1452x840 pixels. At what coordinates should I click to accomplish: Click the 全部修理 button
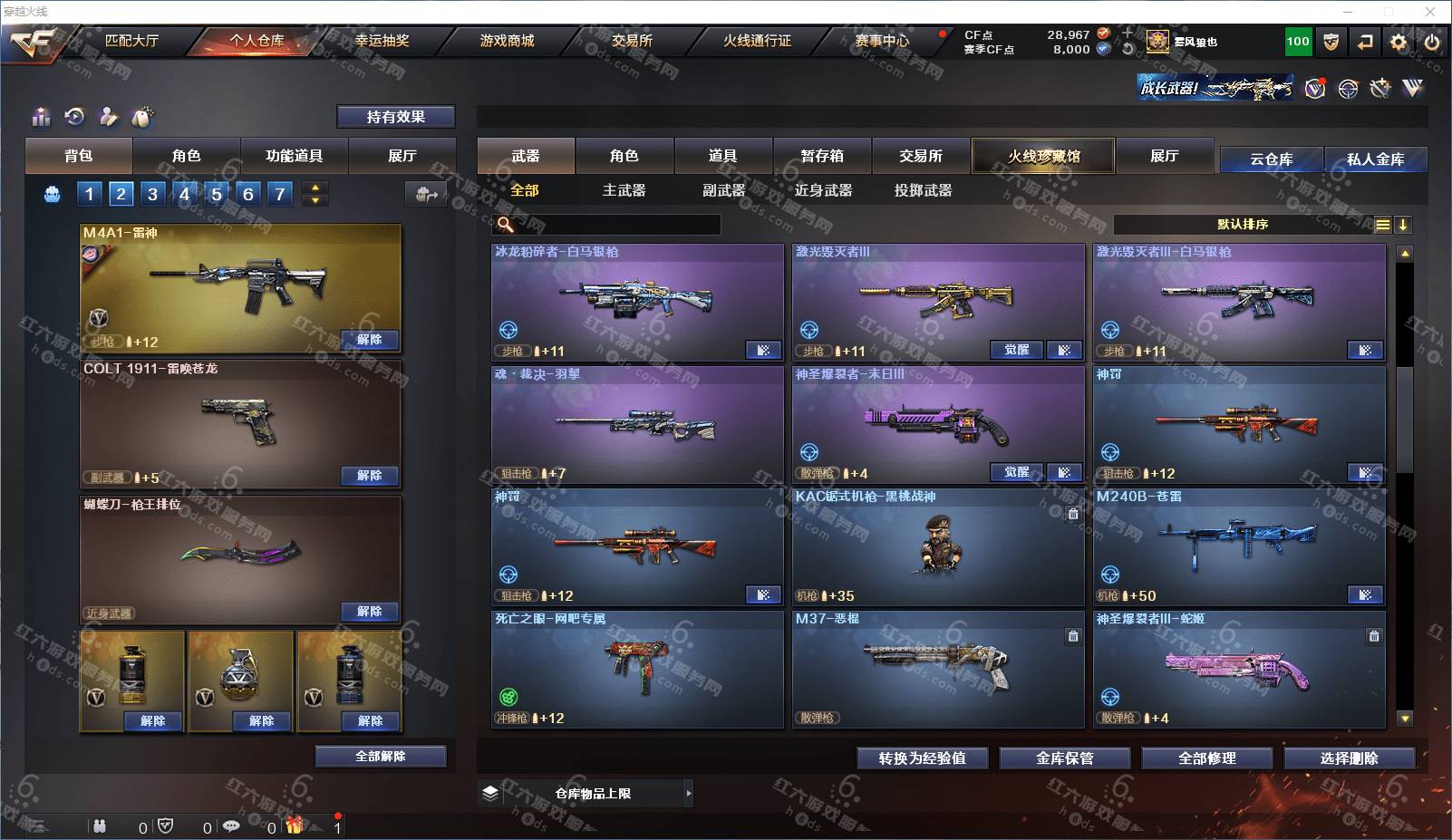click(x=1206, y=758)
